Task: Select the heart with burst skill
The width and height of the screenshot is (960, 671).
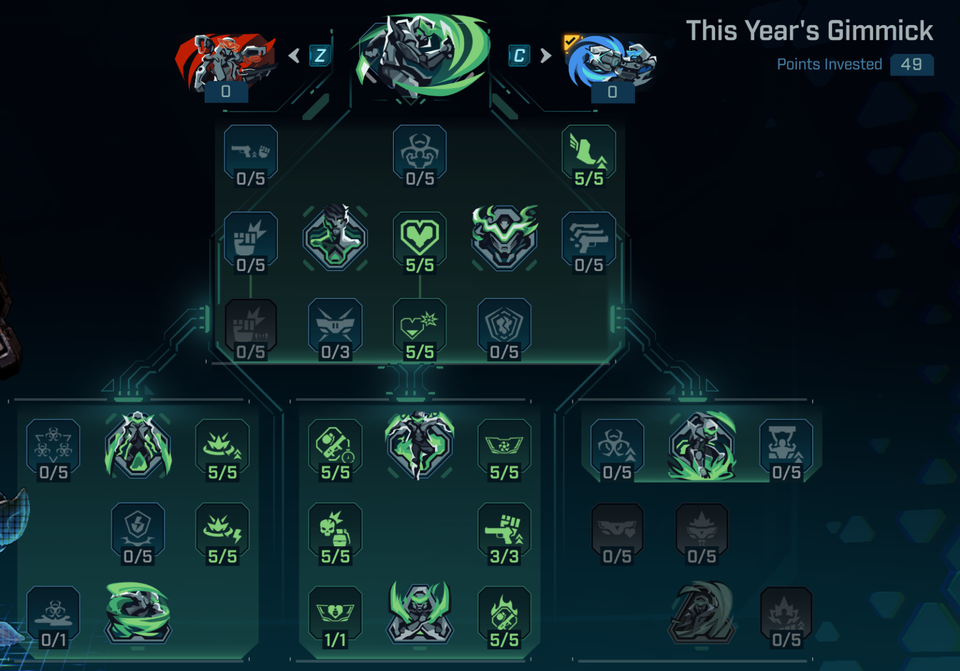Action: point(419,324)
